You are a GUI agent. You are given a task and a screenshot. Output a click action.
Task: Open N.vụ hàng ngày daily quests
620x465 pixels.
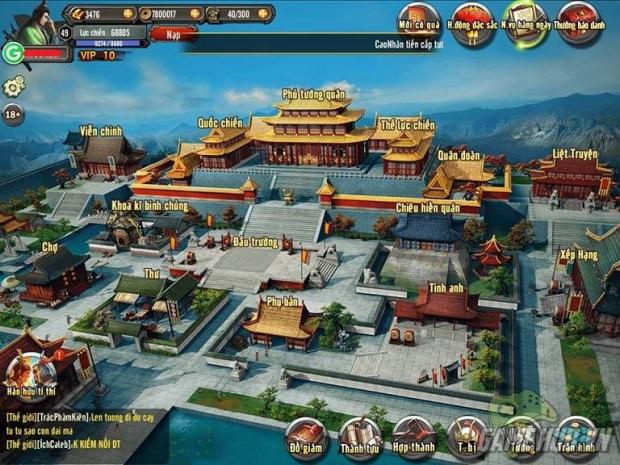tap(524, 21)
